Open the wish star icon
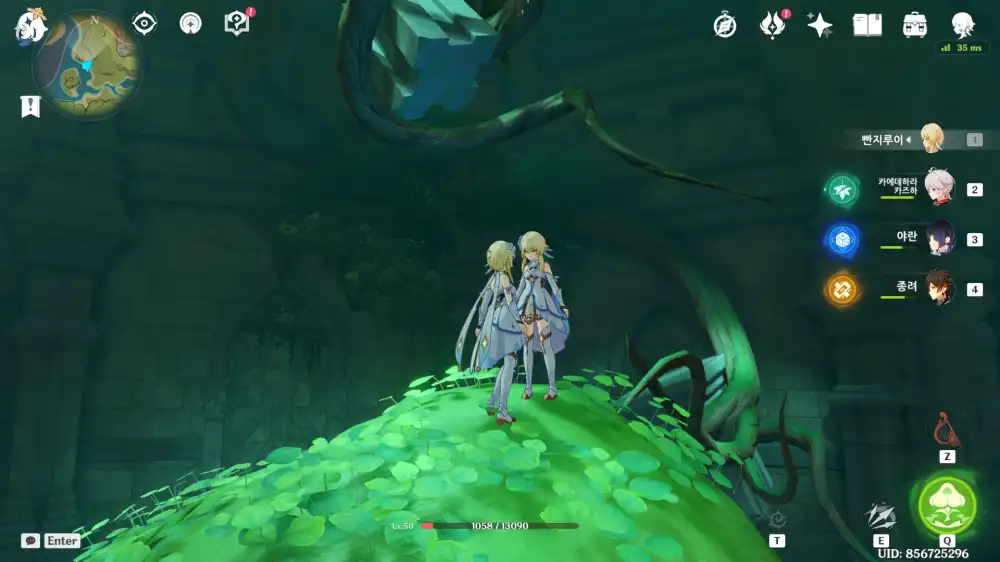The image size is (1000, 562). tap(820, 26)
